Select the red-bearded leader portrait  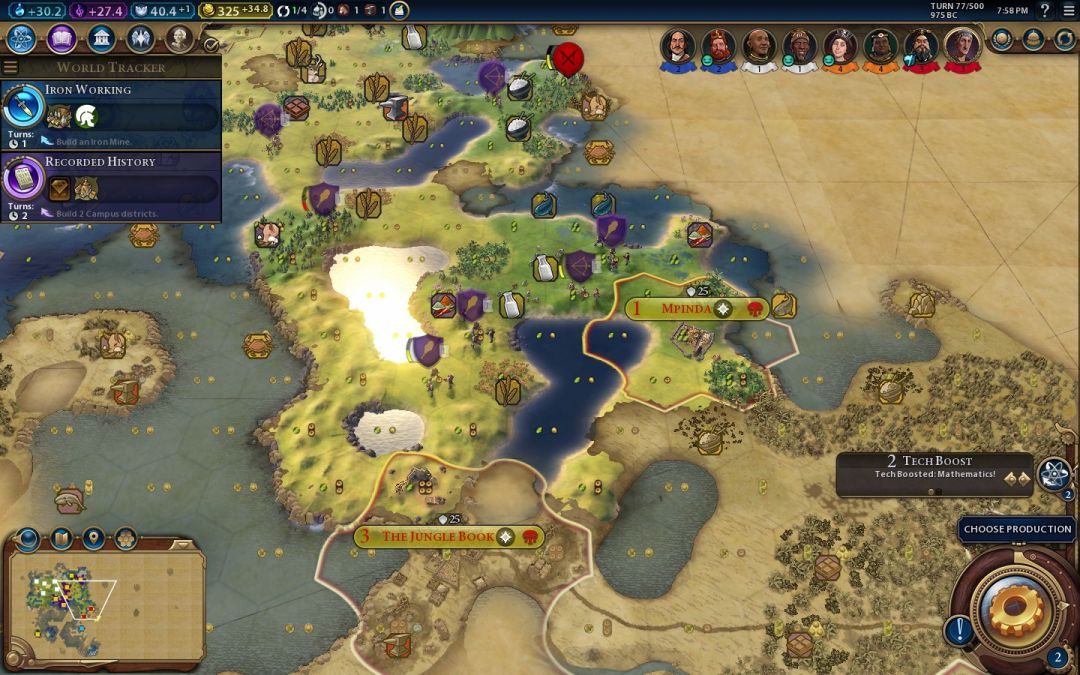[x=717, y=46]
